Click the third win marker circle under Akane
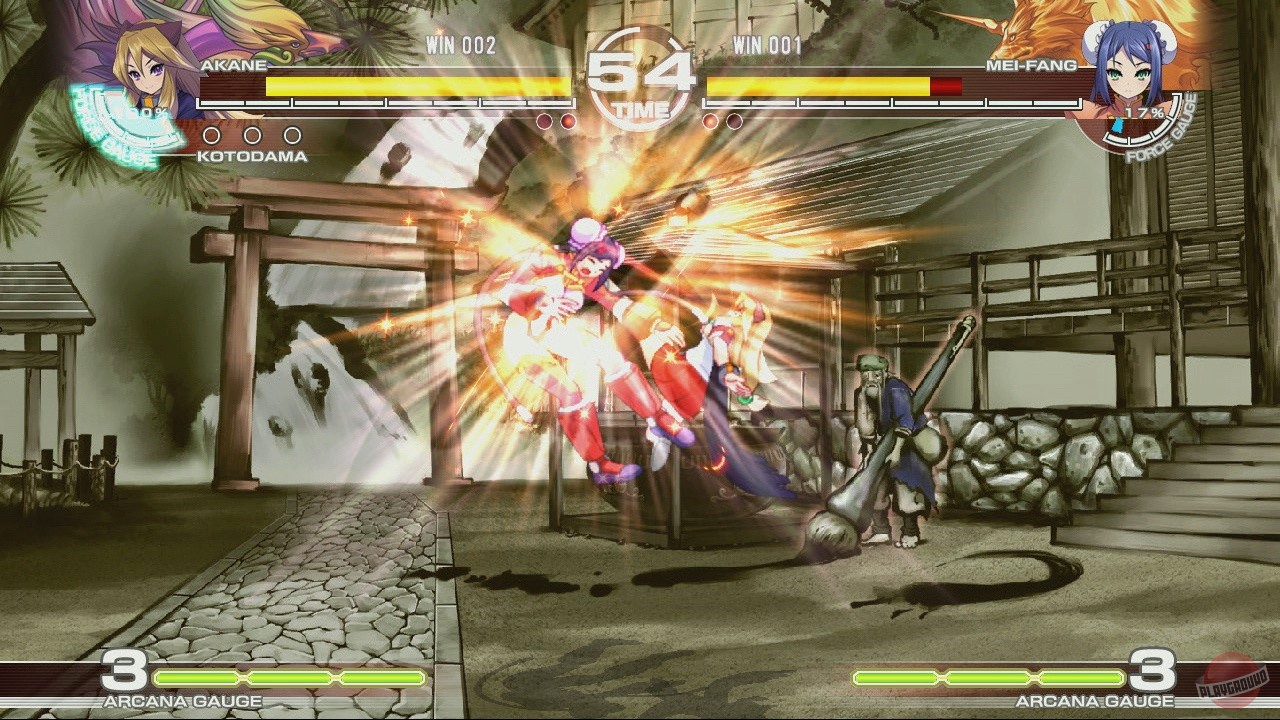 click(290, 134)
